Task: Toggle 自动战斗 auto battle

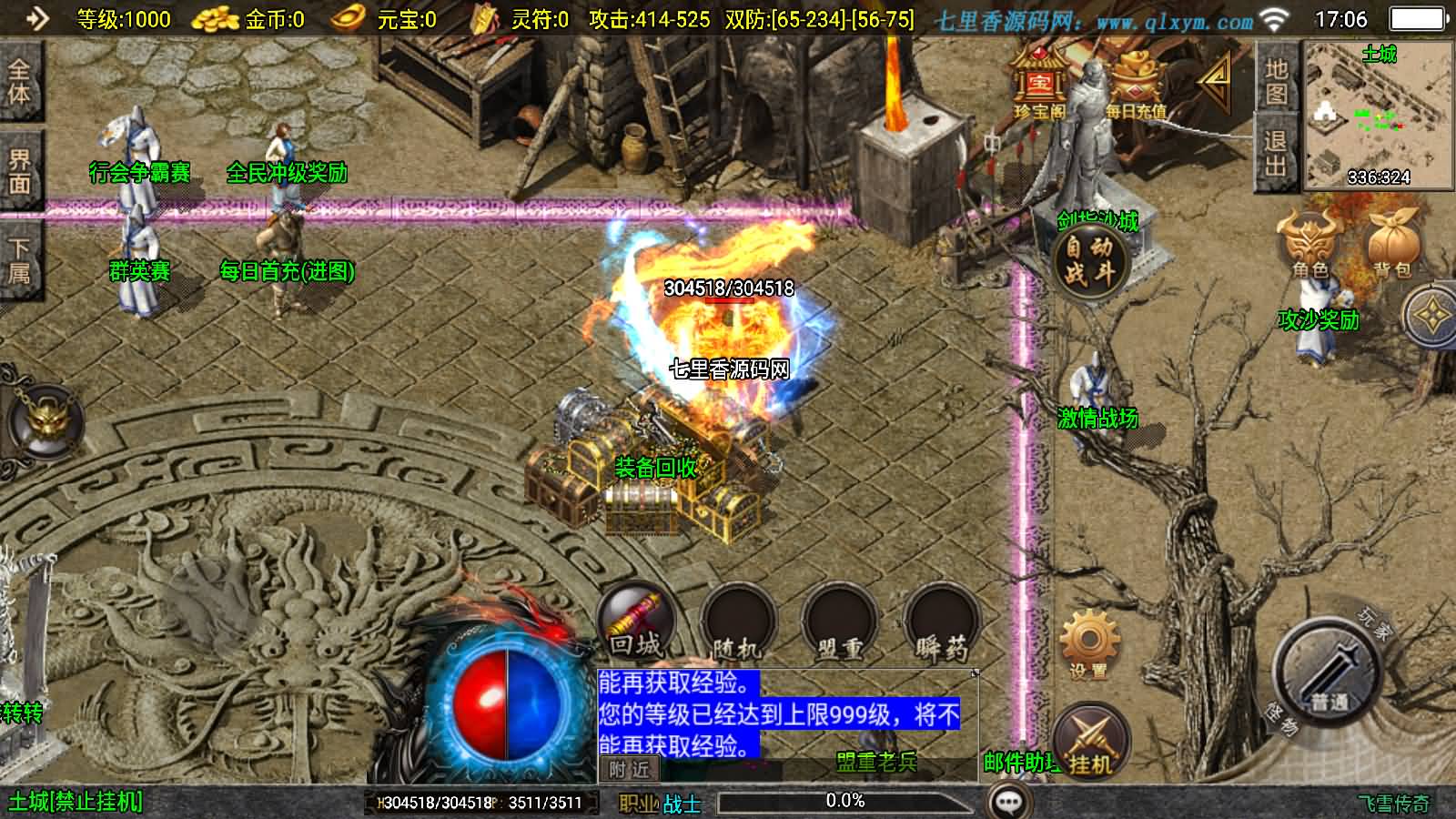Action: click(1089, 260)
